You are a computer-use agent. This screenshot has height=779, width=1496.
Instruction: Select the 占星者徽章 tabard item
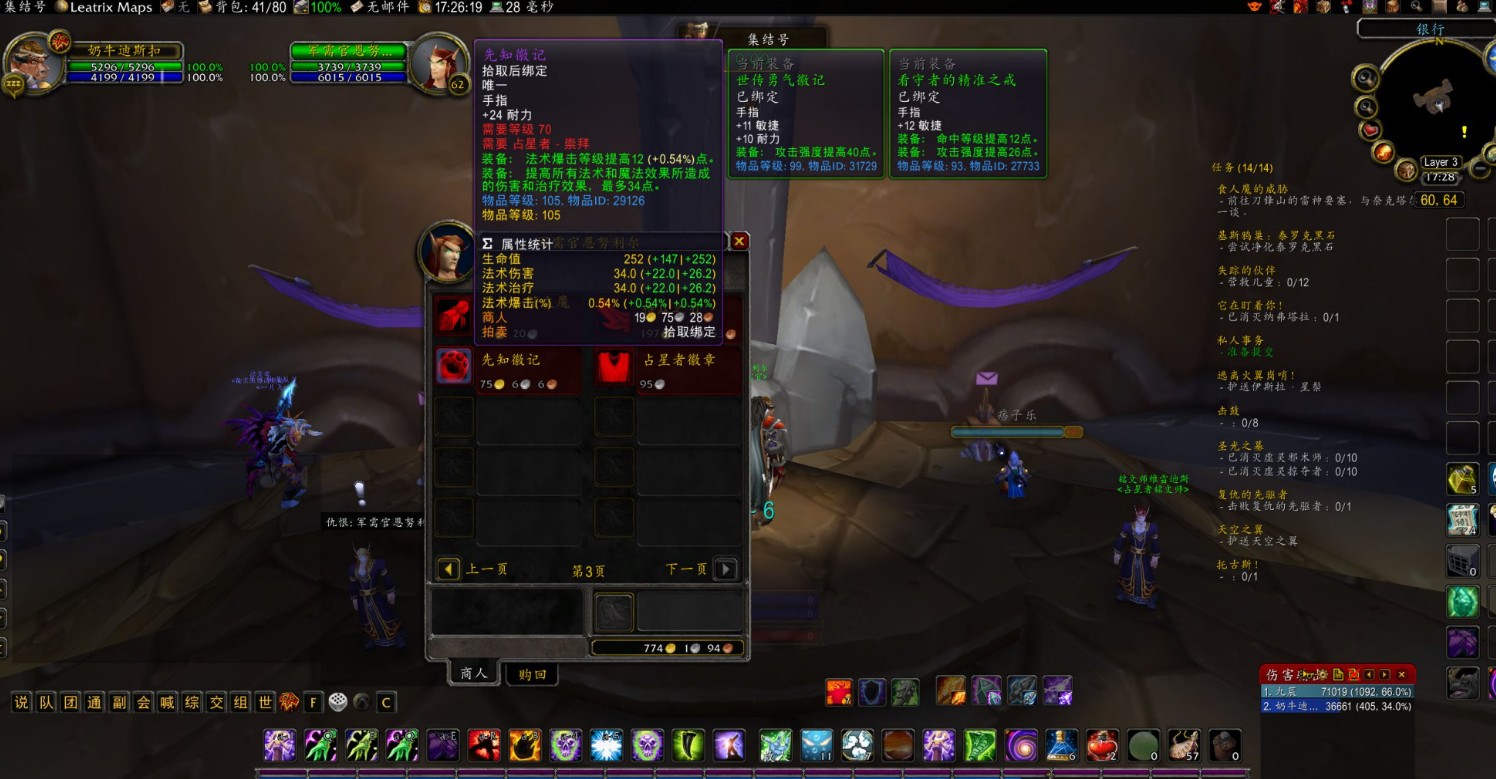point(614,367)
